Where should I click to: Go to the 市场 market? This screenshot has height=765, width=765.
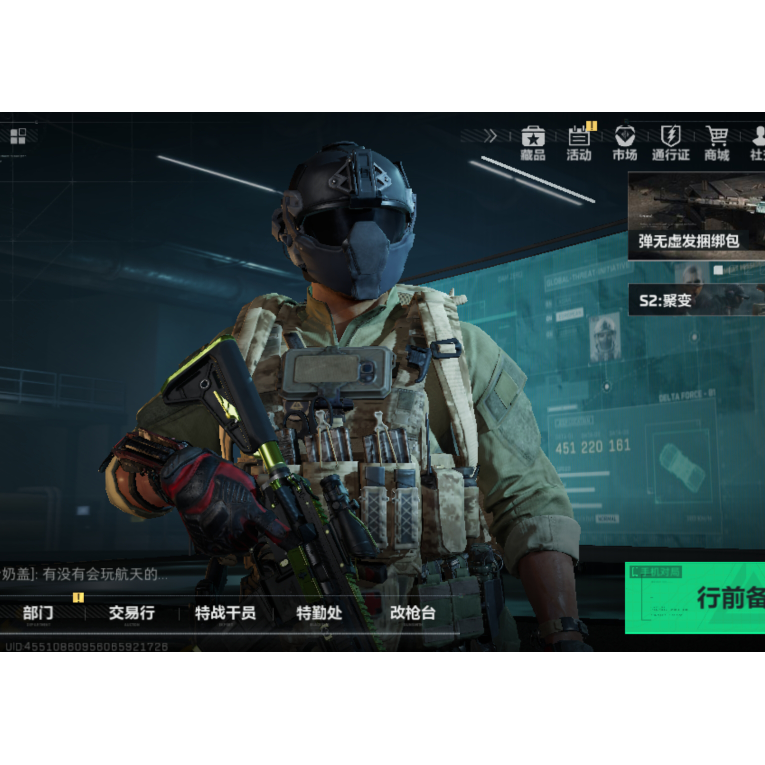click(x=625, y=143)
